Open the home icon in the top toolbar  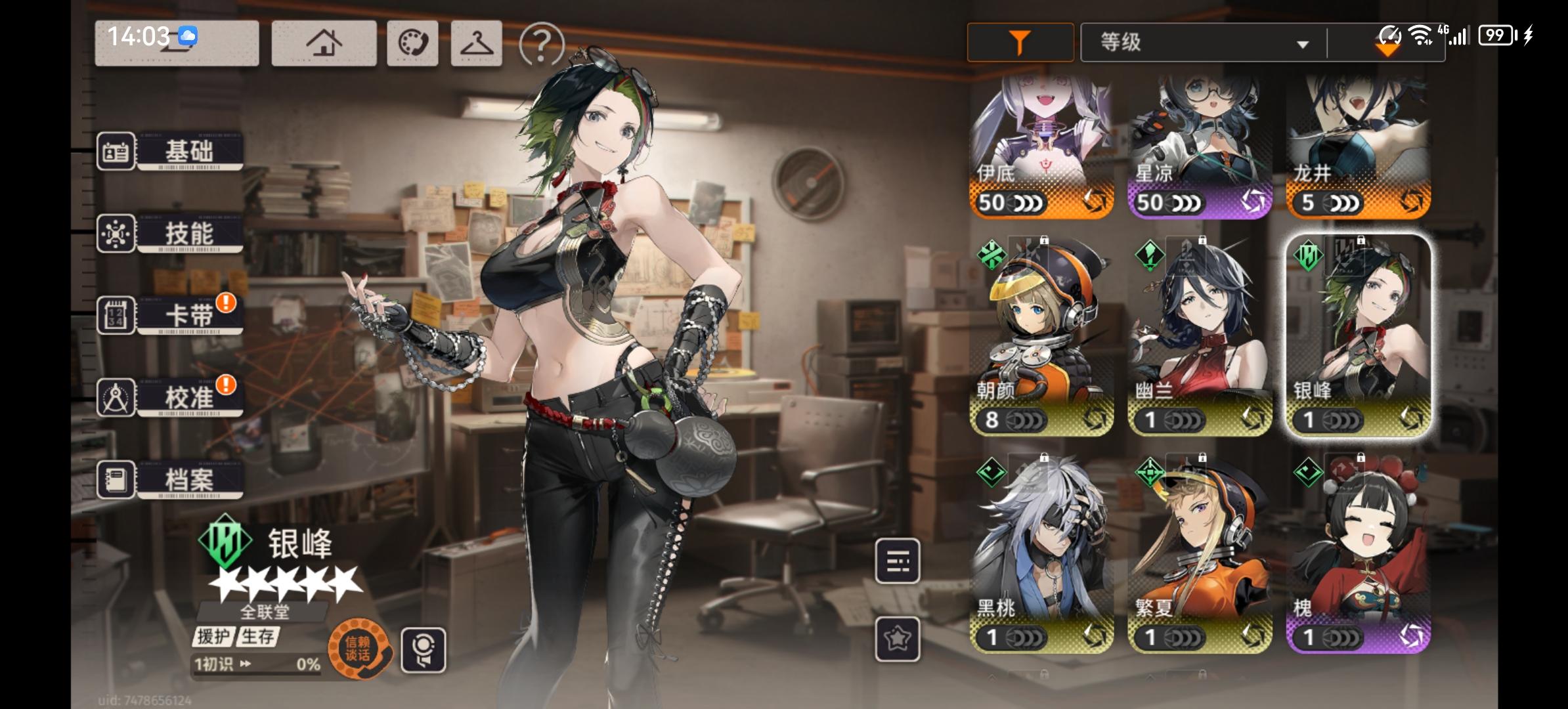[323, 43]
